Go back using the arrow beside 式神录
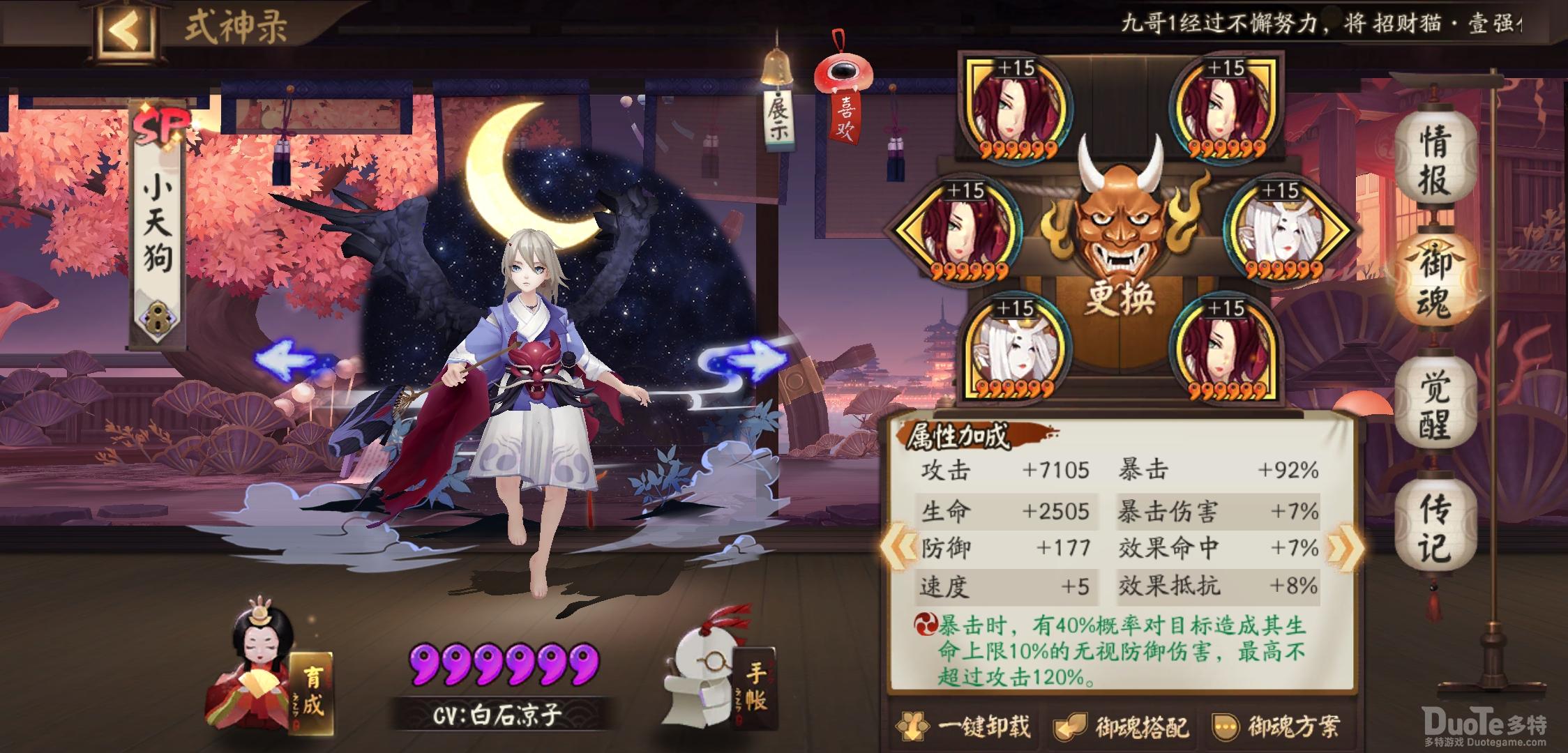Image resolution: width=1568 pixels, height=753 pixels. pyautogui.click(x=127, y=30)
